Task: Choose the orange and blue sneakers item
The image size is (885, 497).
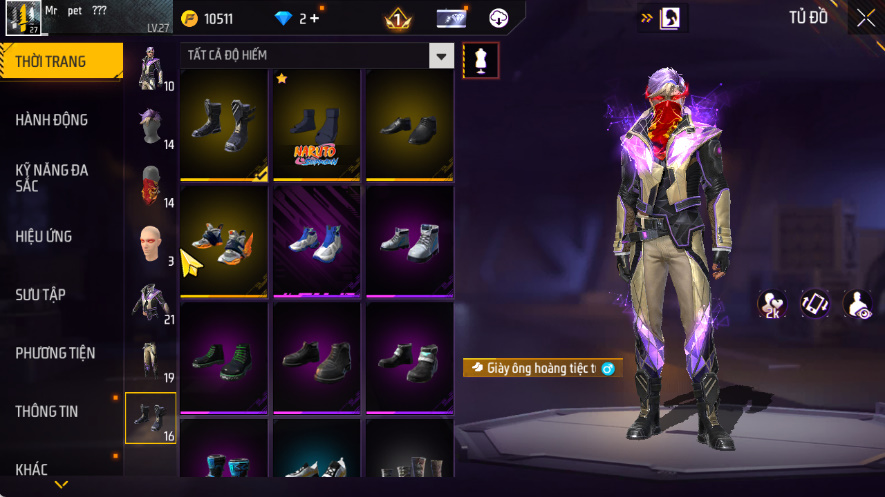Action: (x=223, y=241)
